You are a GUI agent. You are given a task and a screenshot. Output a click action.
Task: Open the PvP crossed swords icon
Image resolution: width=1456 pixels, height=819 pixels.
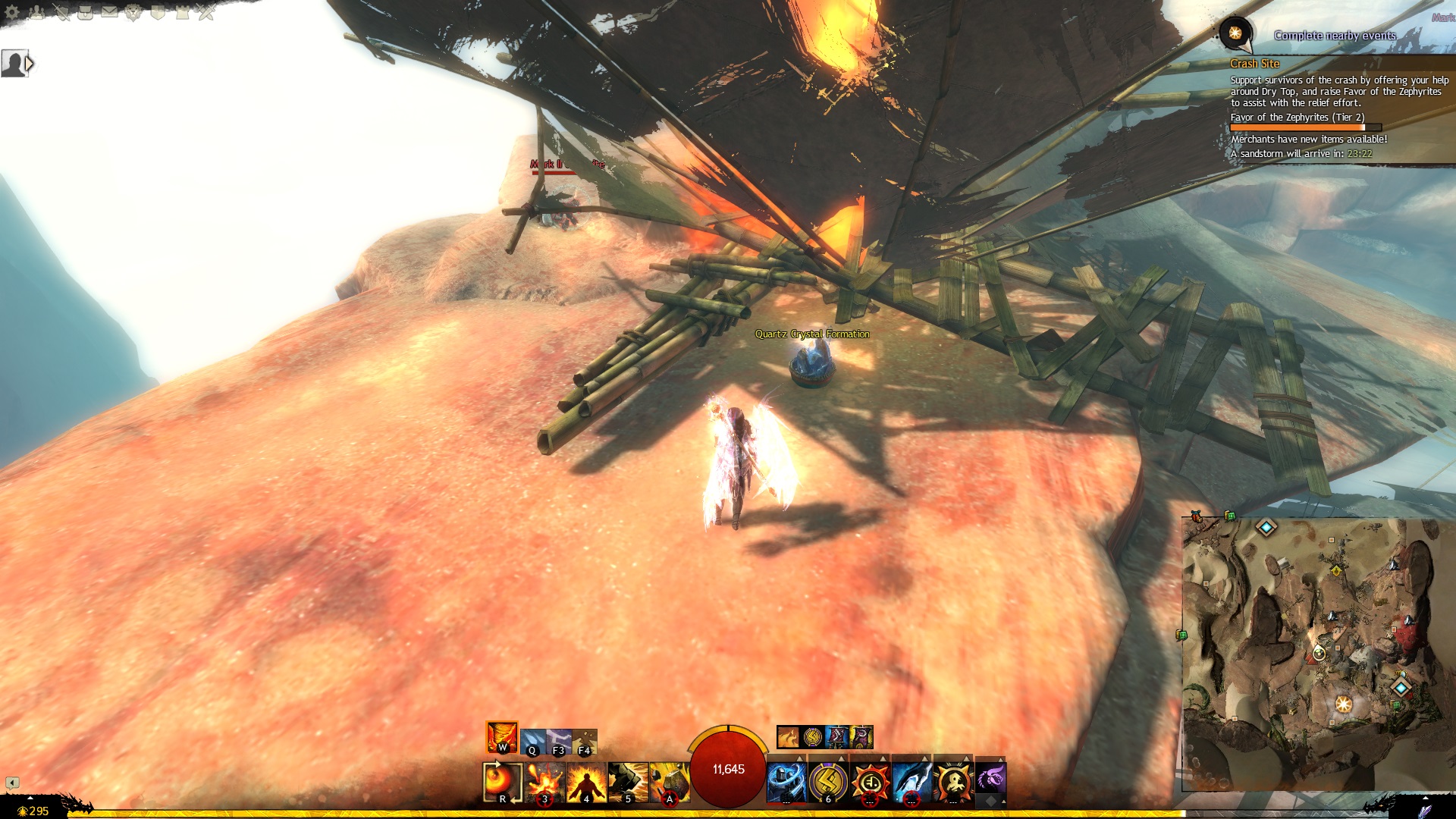coord(206,12)
